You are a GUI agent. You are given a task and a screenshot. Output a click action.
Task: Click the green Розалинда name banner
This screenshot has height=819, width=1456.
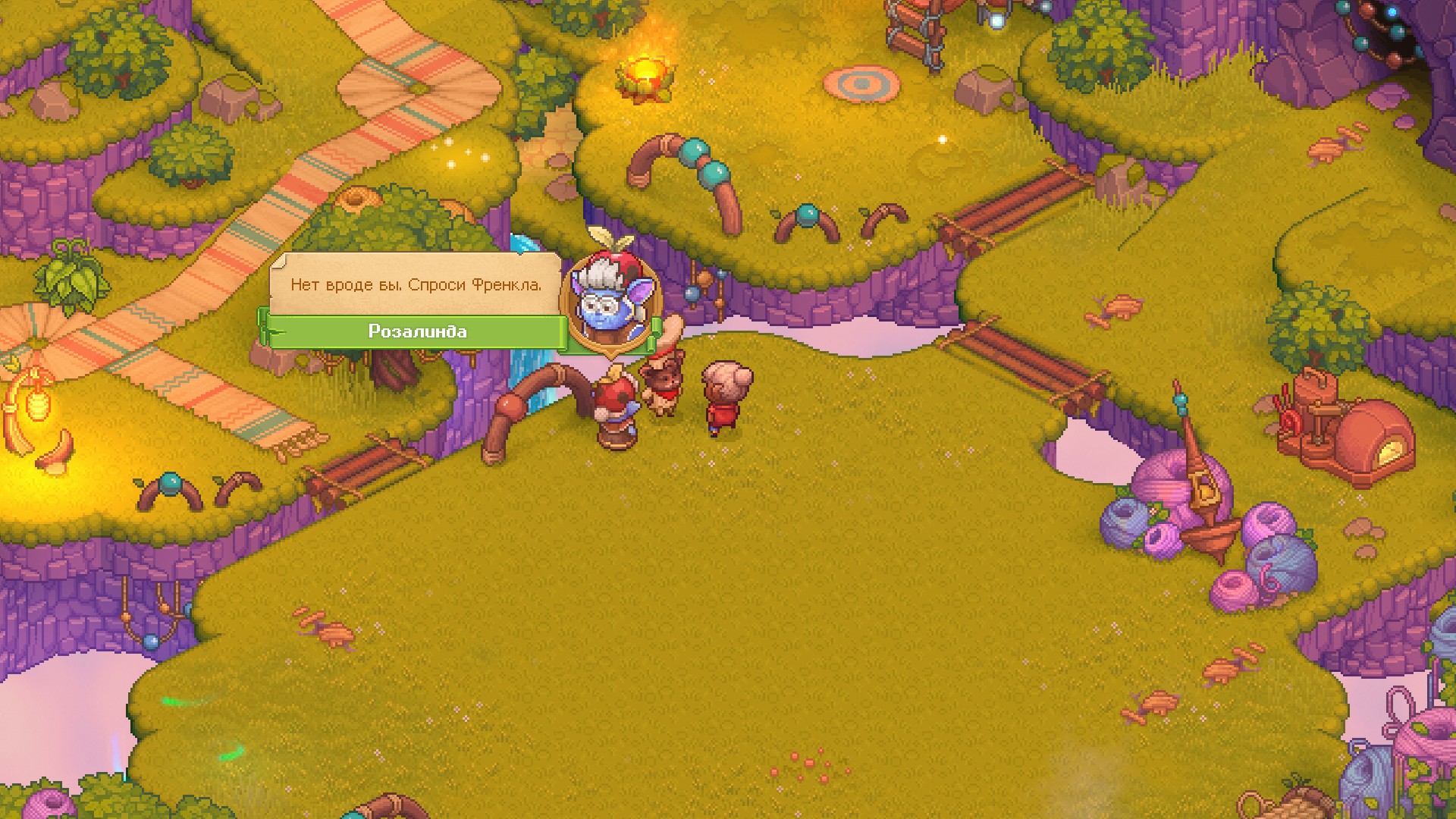417,332
